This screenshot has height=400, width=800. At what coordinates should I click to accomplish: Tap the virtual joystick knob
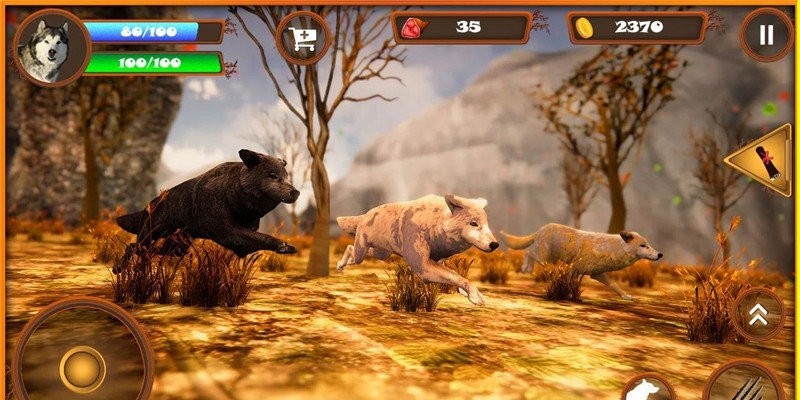(x=82, y=368)
